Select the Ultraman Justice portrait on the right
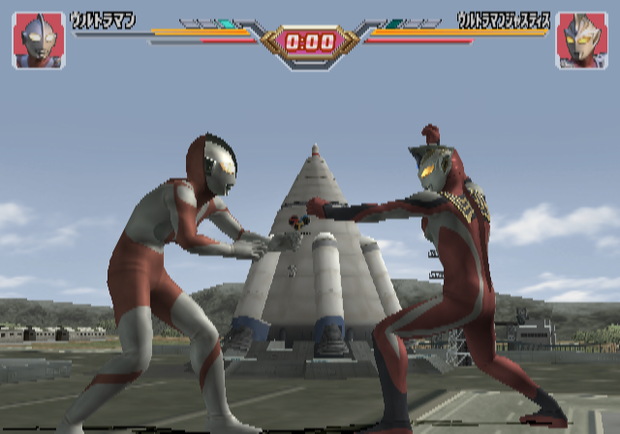The height and width of the screenshot is (434, 620). point(582,40)
